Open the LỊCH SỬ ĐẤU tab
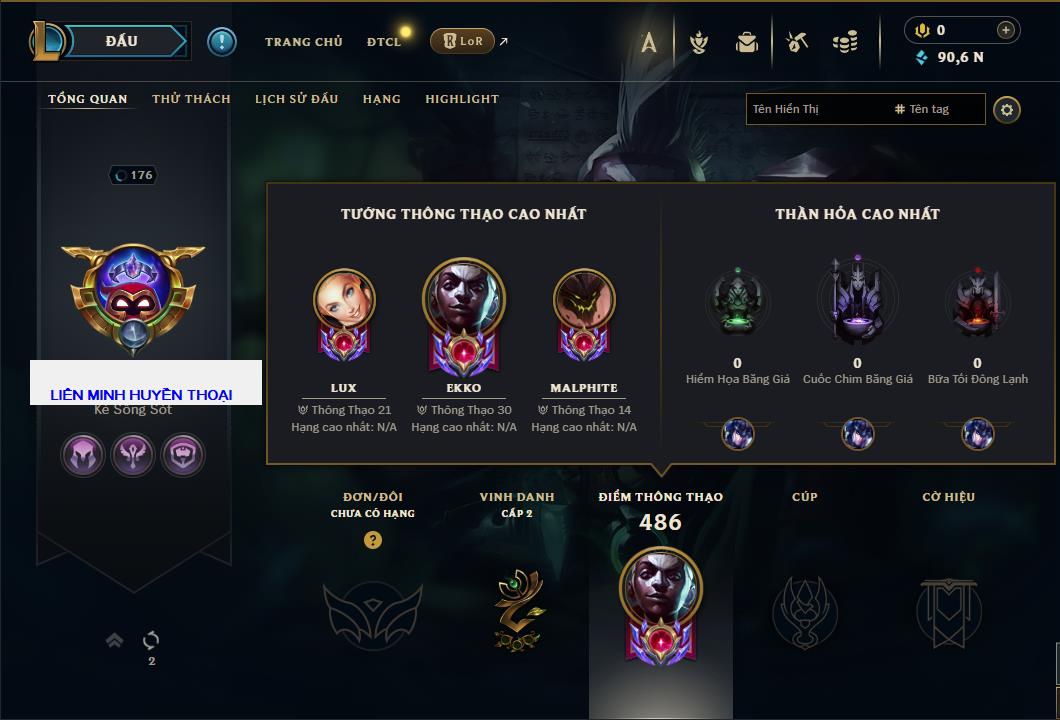1060x720 pixels. [x=296, y=99]
